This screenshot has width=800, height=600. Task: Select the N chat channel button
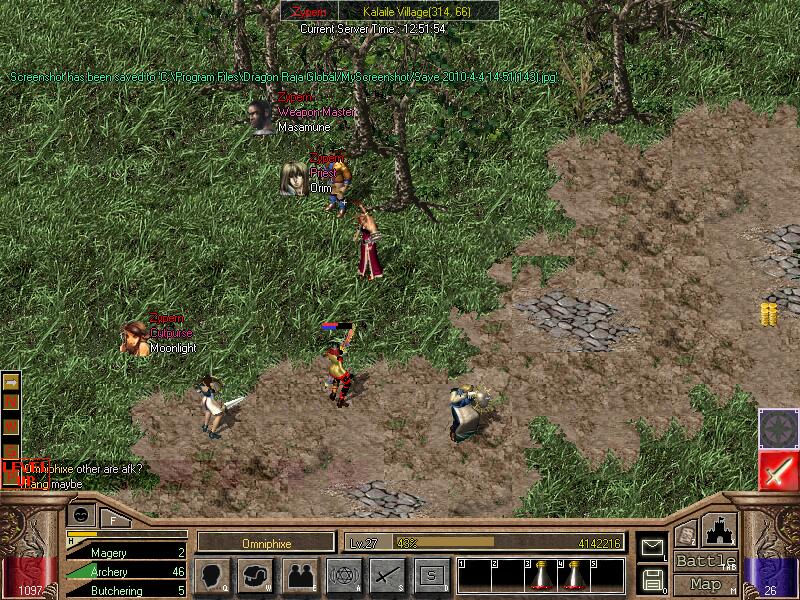pyautogui.click(x=11, y=401)
